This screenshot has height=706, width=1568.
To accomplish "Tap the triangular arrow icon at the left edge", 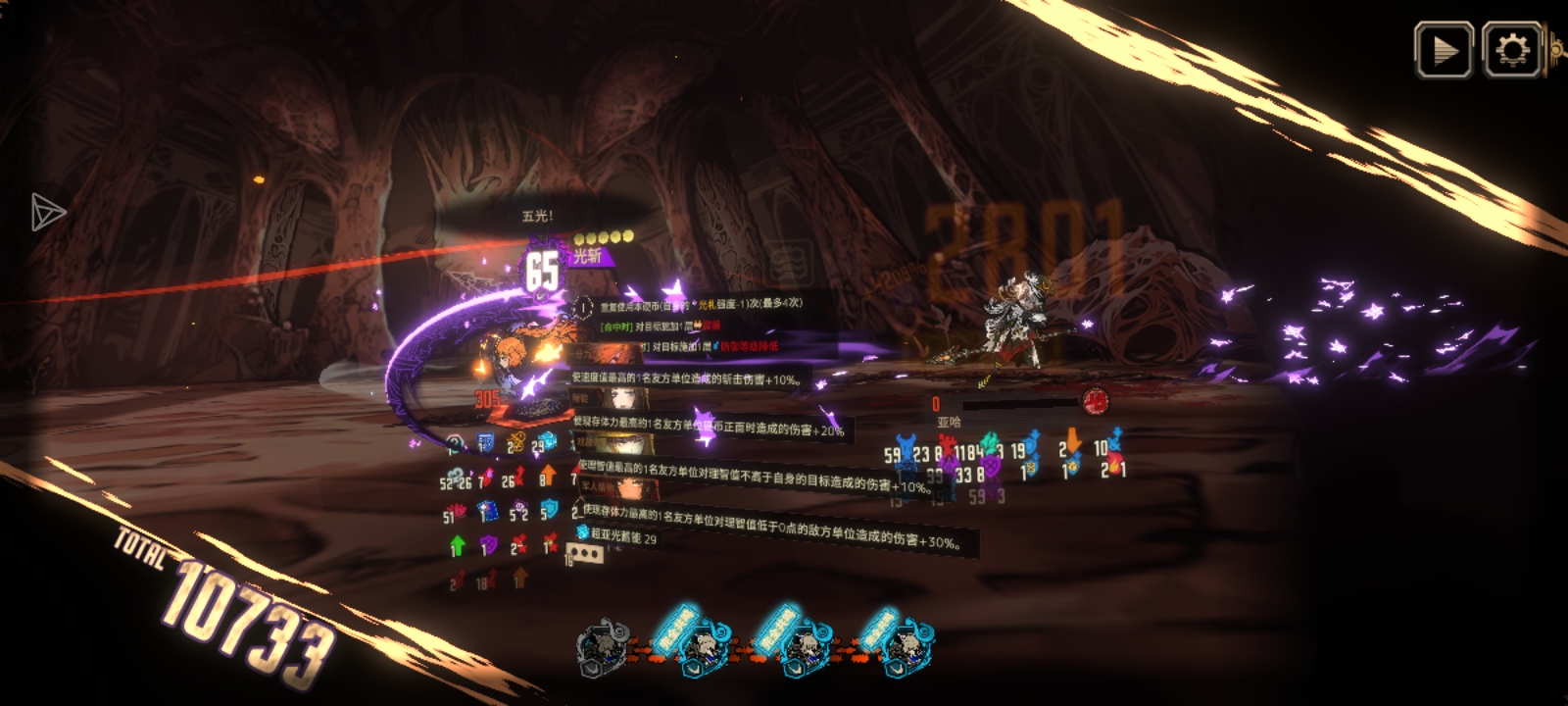I will (46, 212).
